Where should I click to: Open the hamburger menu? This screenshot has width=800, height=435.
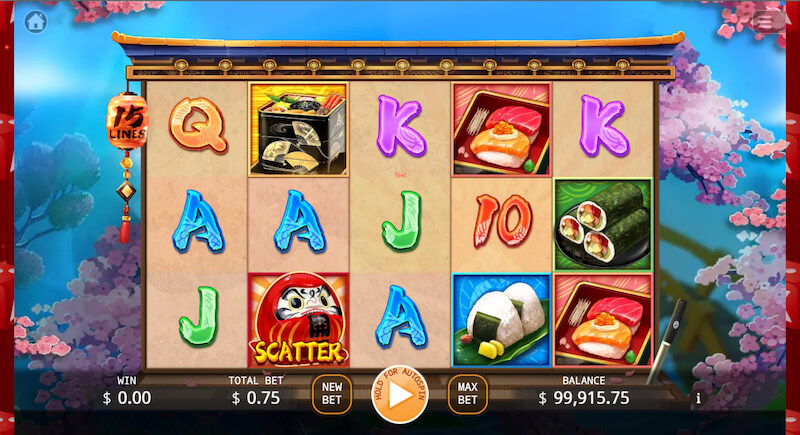768,21
